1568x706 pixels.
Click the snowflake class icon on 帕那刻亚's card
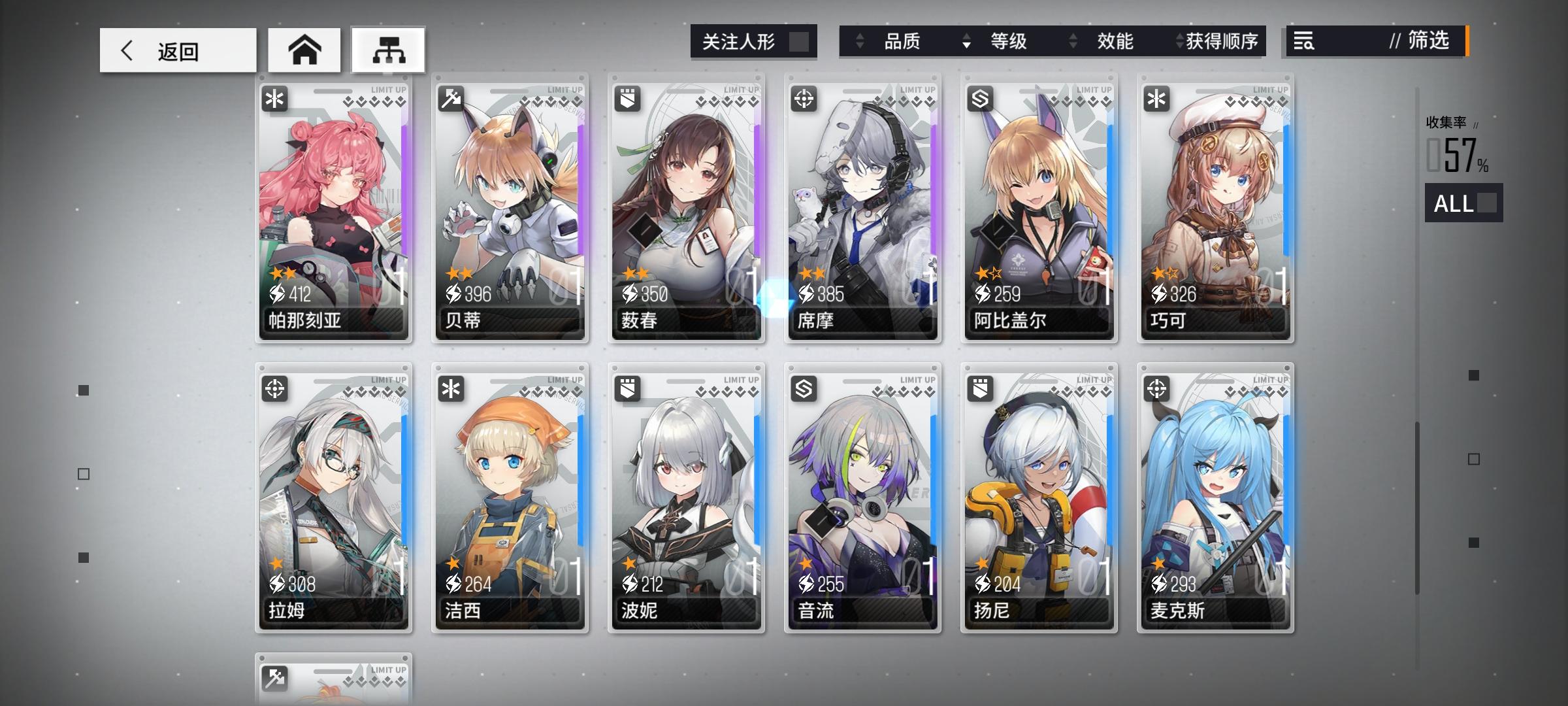tap(276, 99)
